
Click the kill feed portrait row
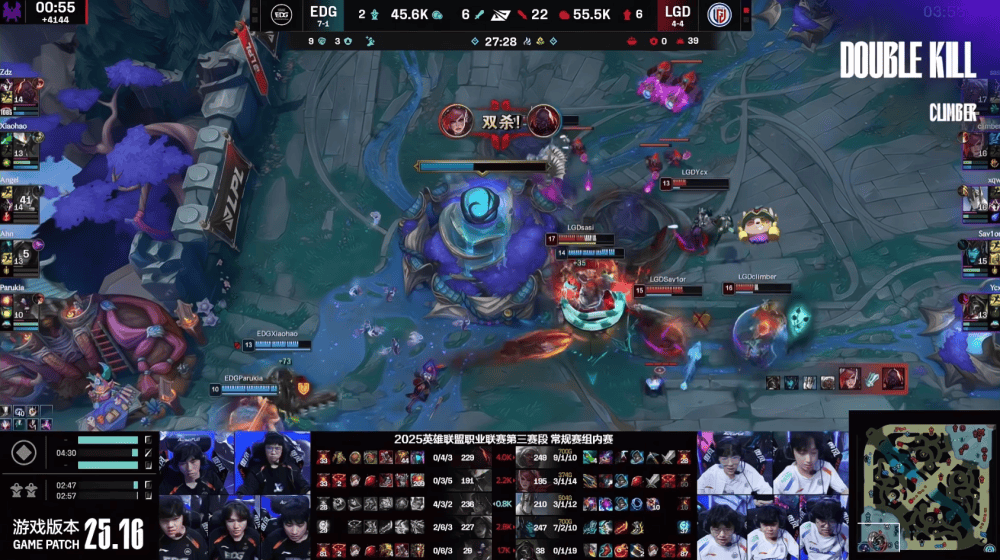point(835,380)
